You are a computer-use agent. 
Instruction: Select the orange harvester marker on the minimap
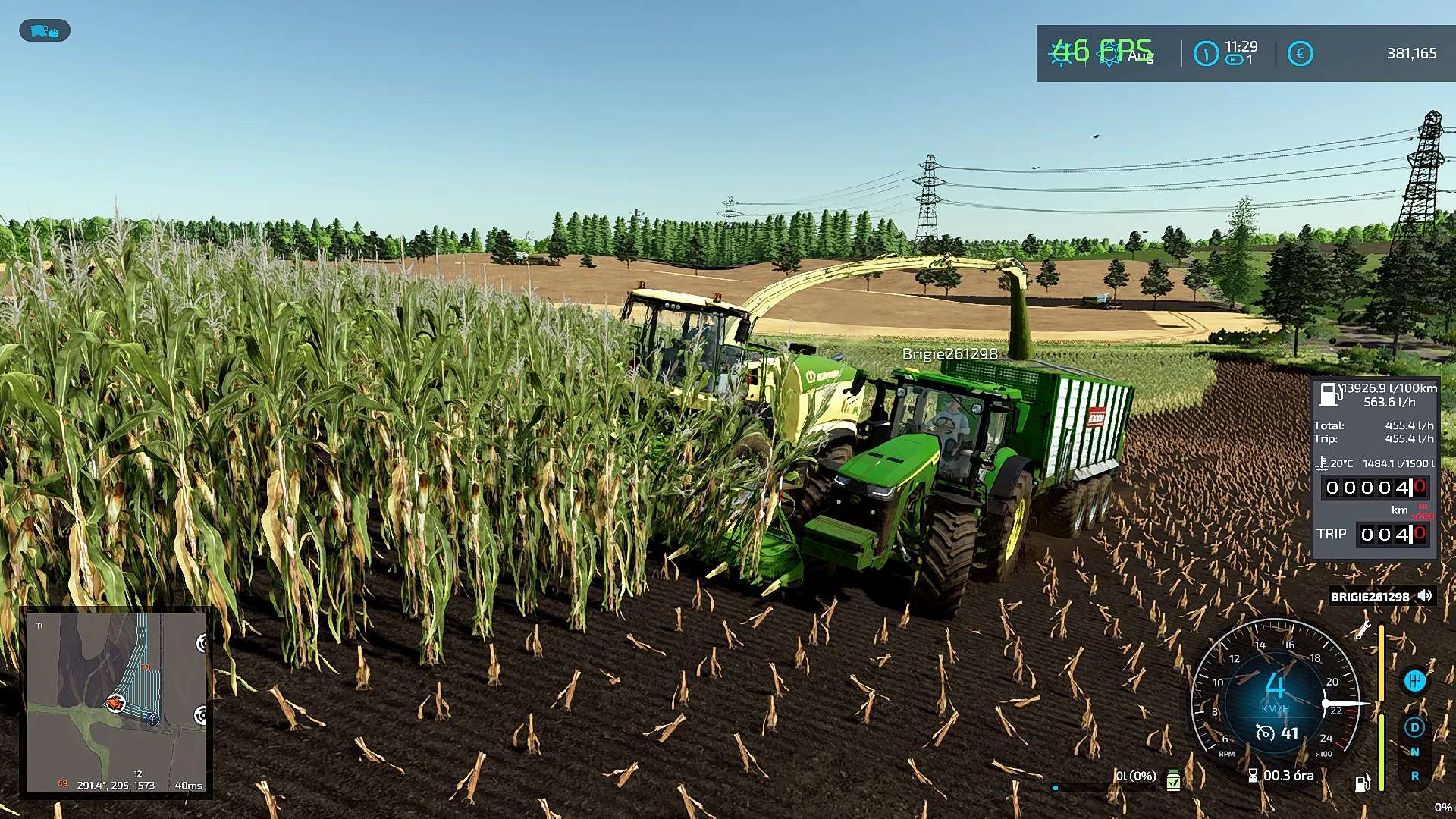pos(115,703)
